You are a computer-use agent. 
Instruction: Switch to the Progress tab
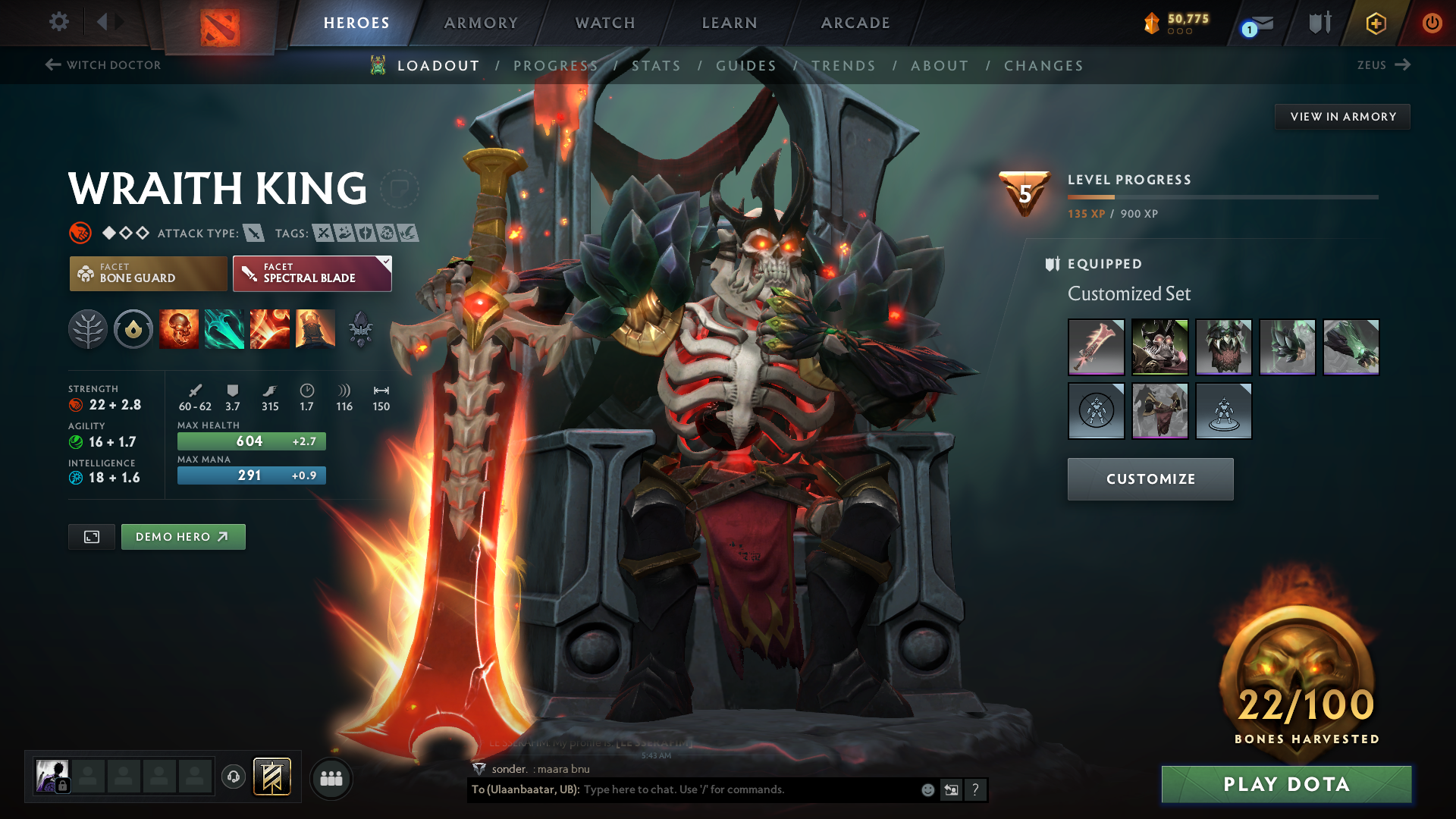point(556,66)
